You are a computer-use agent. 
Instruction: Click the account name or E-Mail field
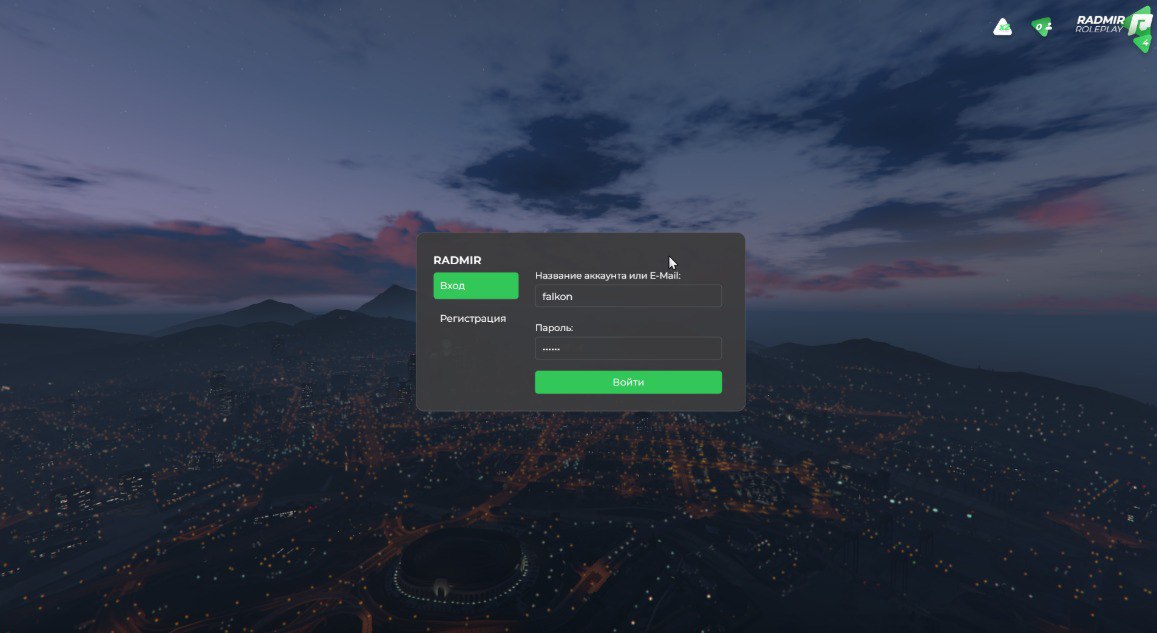pyautogui.click(x=628, y=296)
